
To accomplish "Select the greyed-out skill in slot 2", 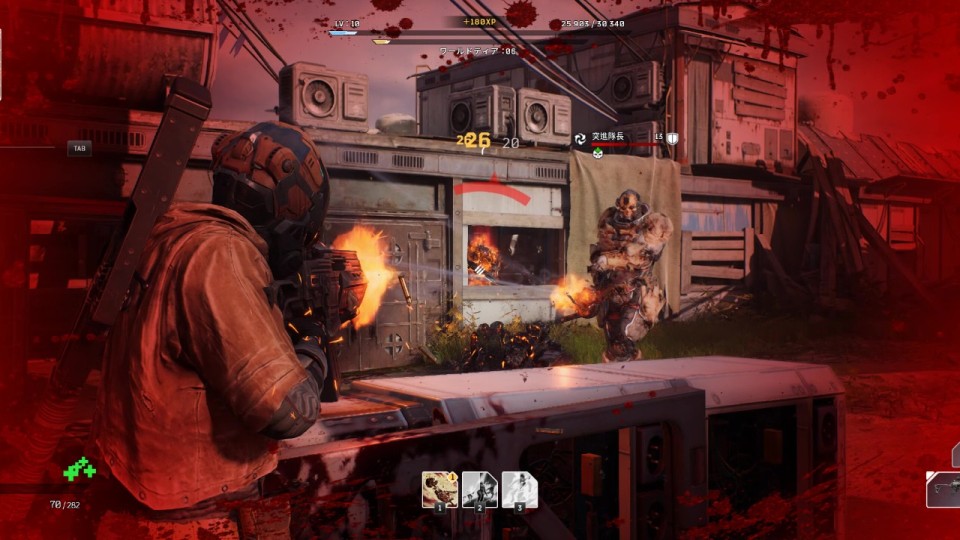I will click(x=479, y=489).
